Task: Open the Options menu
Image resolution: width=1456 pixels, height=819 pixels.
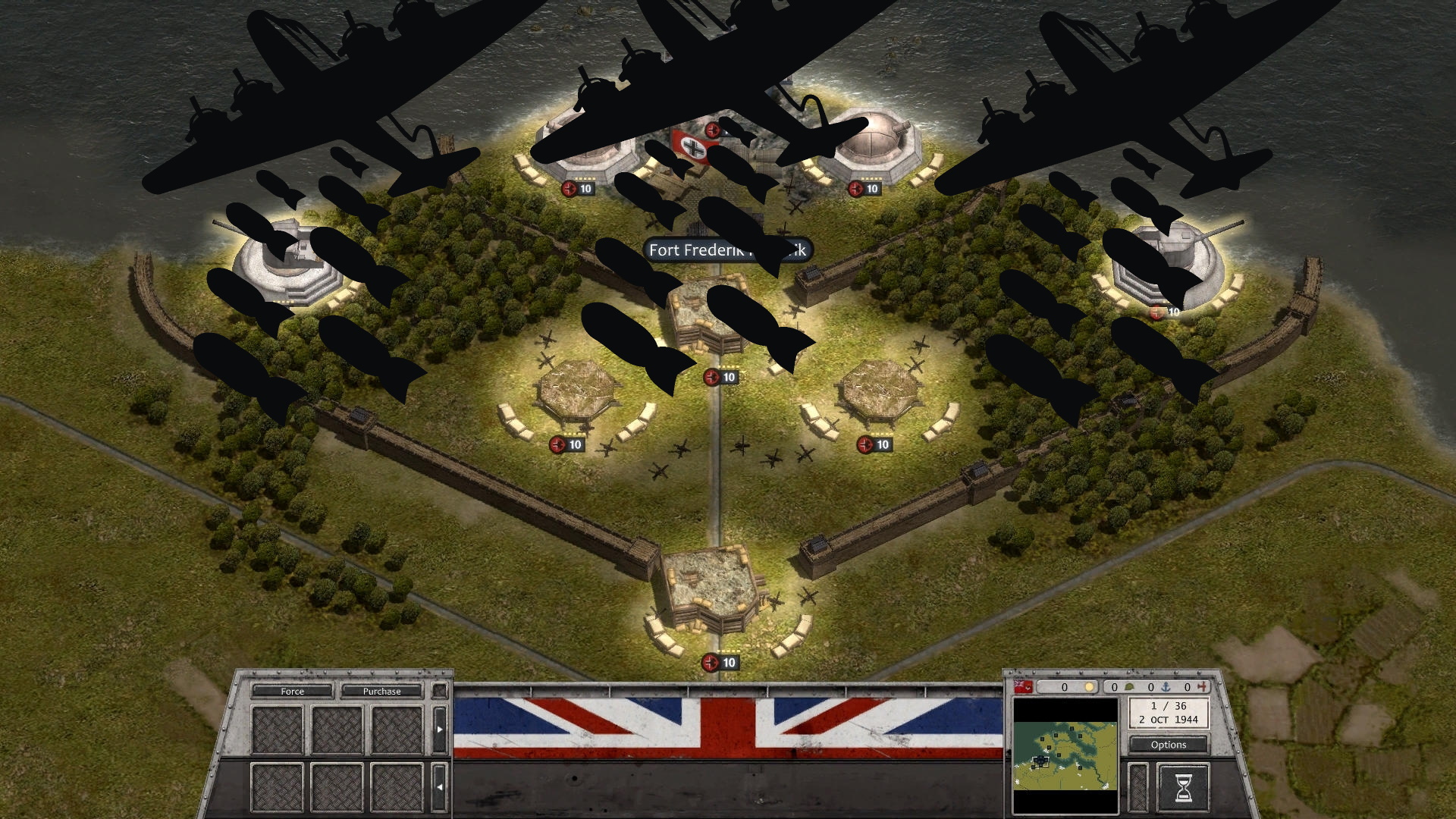Action: [x=1168, y=745]
